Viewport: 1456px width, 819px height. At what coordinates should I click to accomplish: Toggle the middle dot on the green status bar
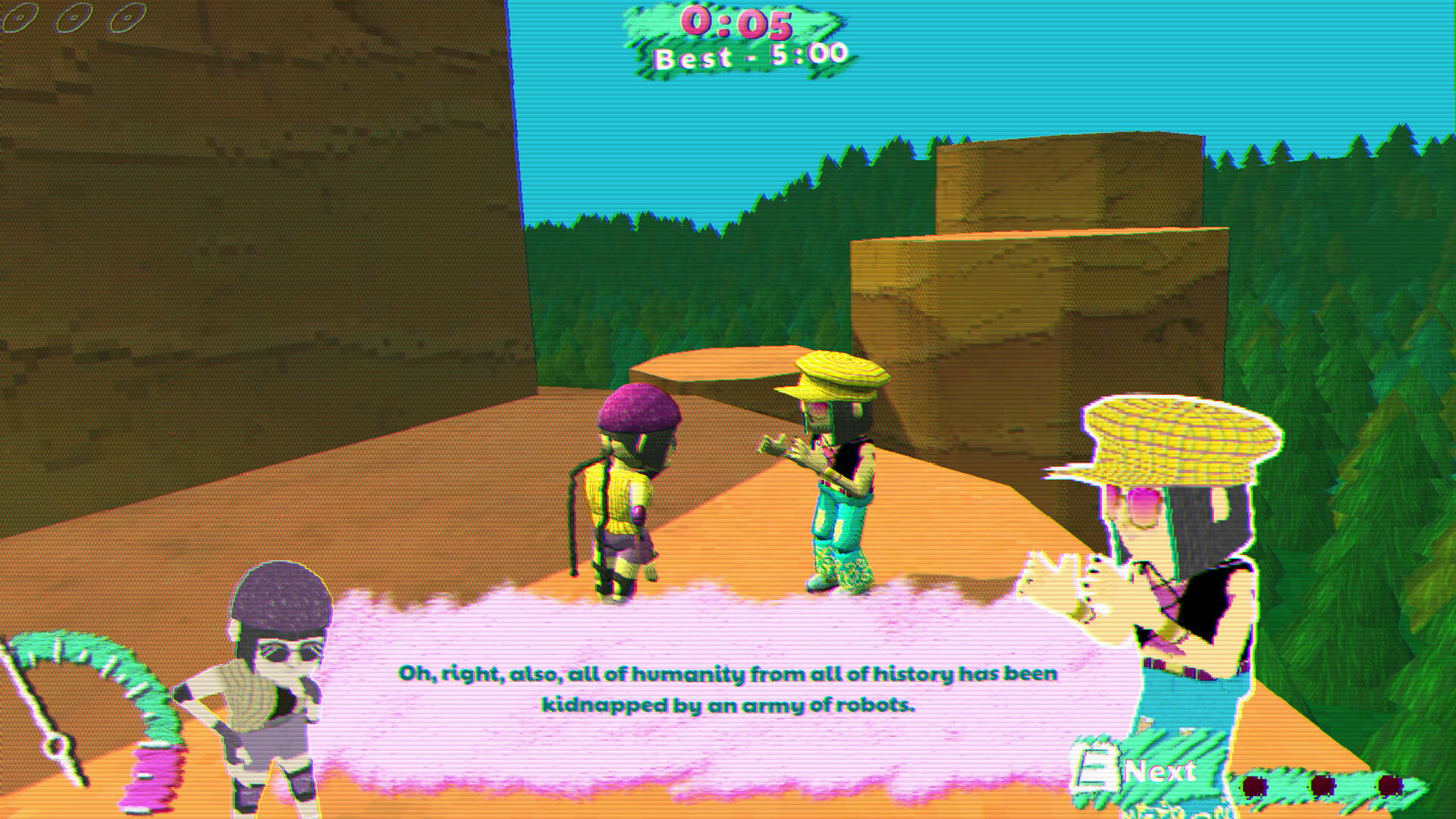[1322, 785]
